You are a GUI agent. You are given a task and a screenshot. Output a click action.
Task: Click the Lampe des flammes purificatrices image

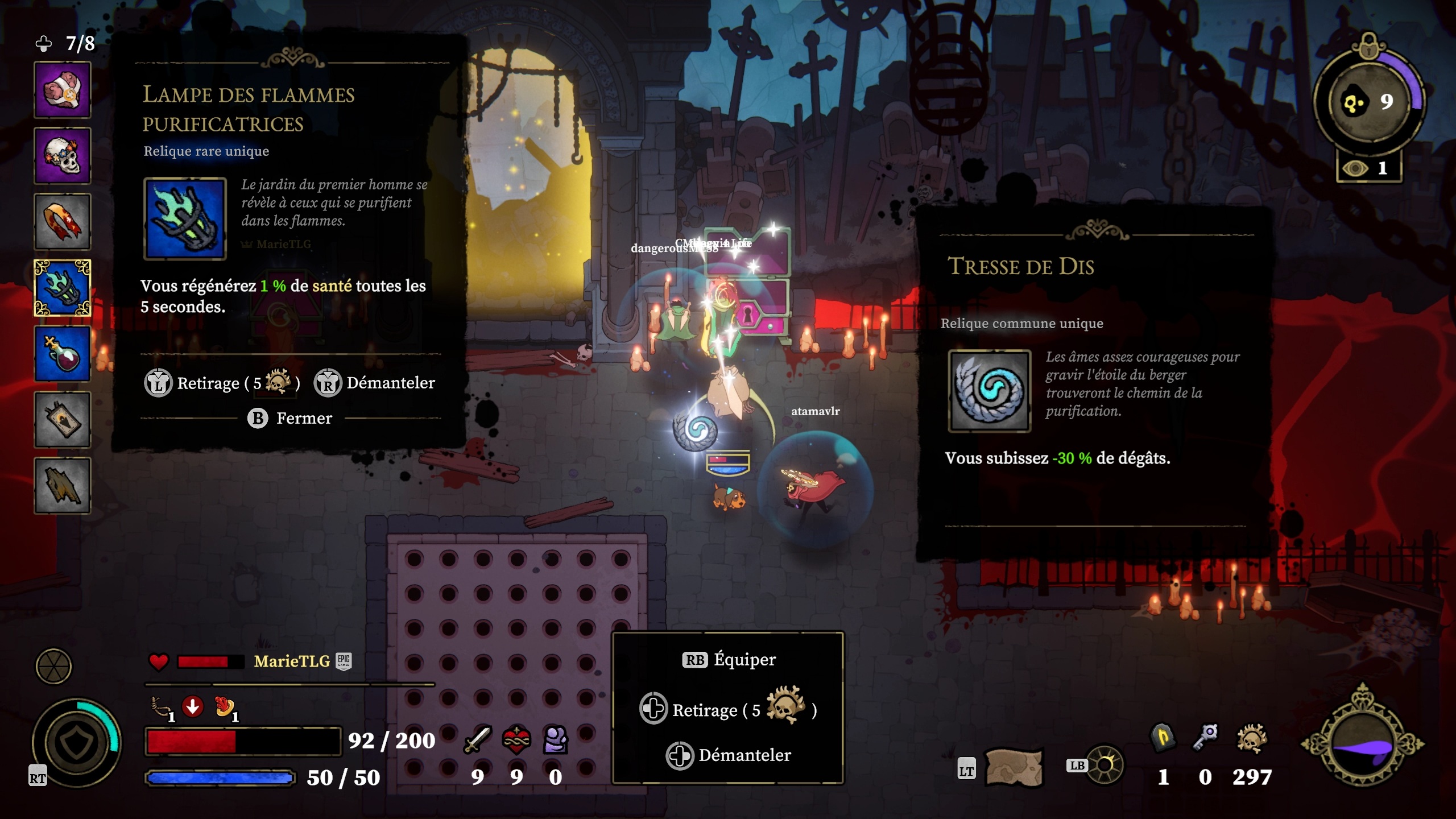pos(185,219)
